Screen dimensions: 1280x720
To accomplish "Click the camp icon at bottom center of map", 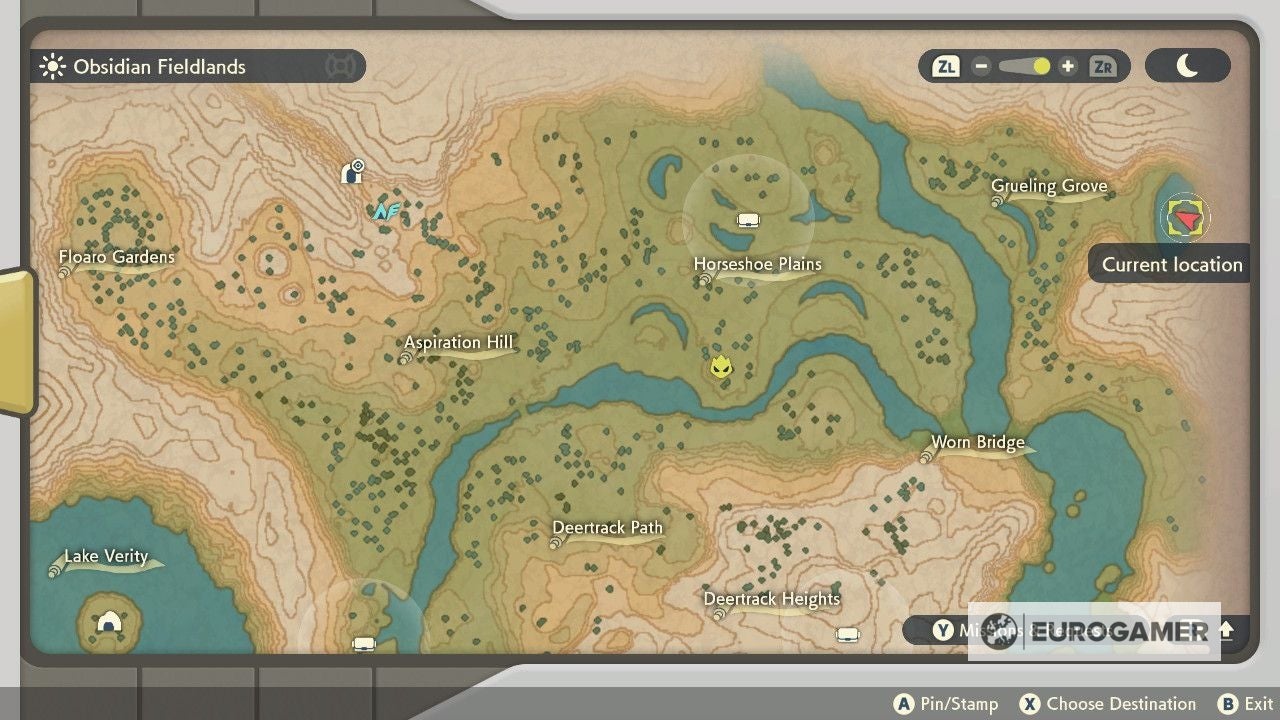I will pos(363,643).
